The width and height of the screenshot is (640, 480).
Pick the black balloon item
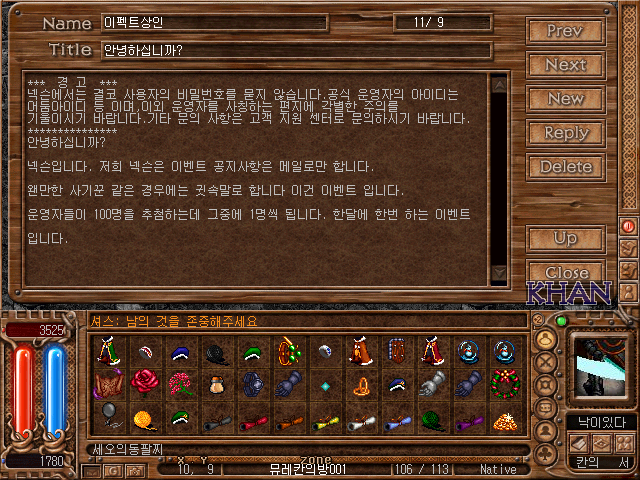point(109,415)
